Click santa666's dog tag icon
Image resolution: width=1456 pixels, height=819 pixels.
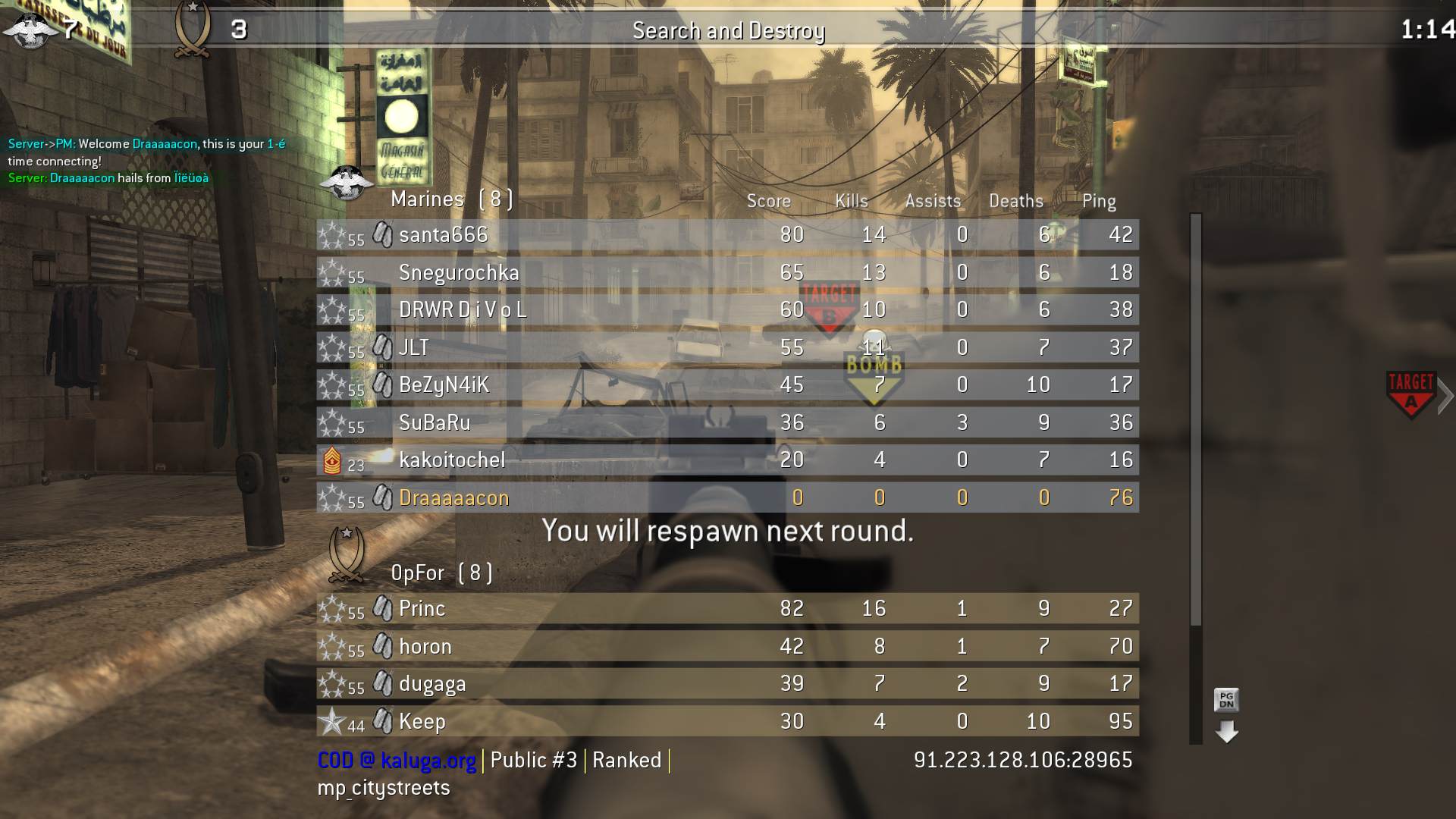point(383,235)
